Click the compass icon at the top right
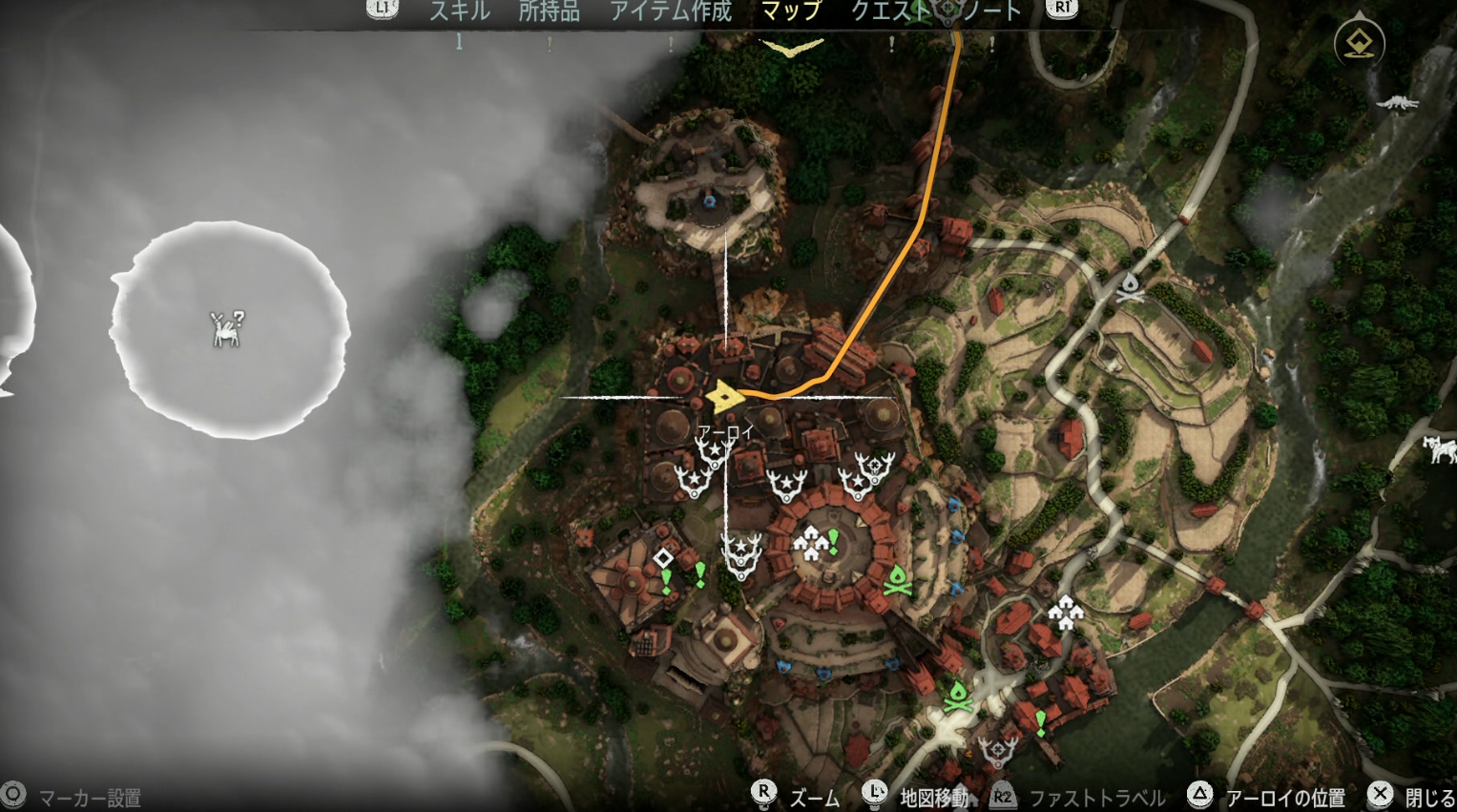 pyautogui.click(x=1358, y=43)
